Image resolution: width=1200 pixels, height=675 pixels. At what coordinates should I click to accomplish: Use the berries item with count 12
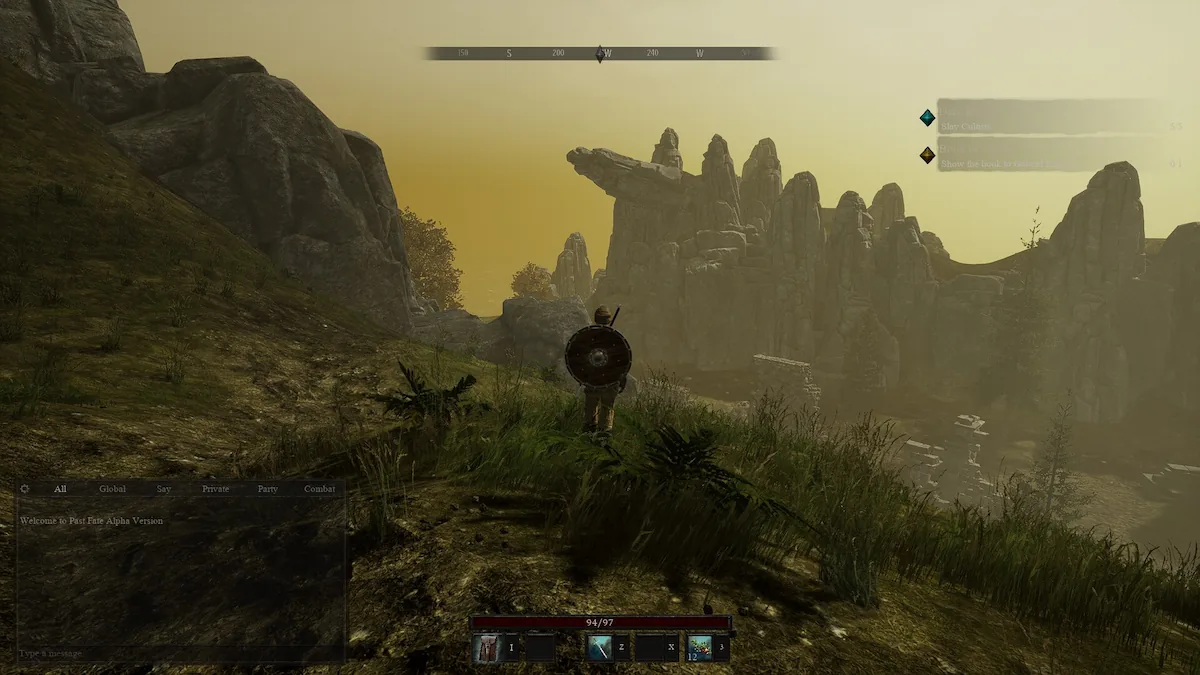[700, 648]
